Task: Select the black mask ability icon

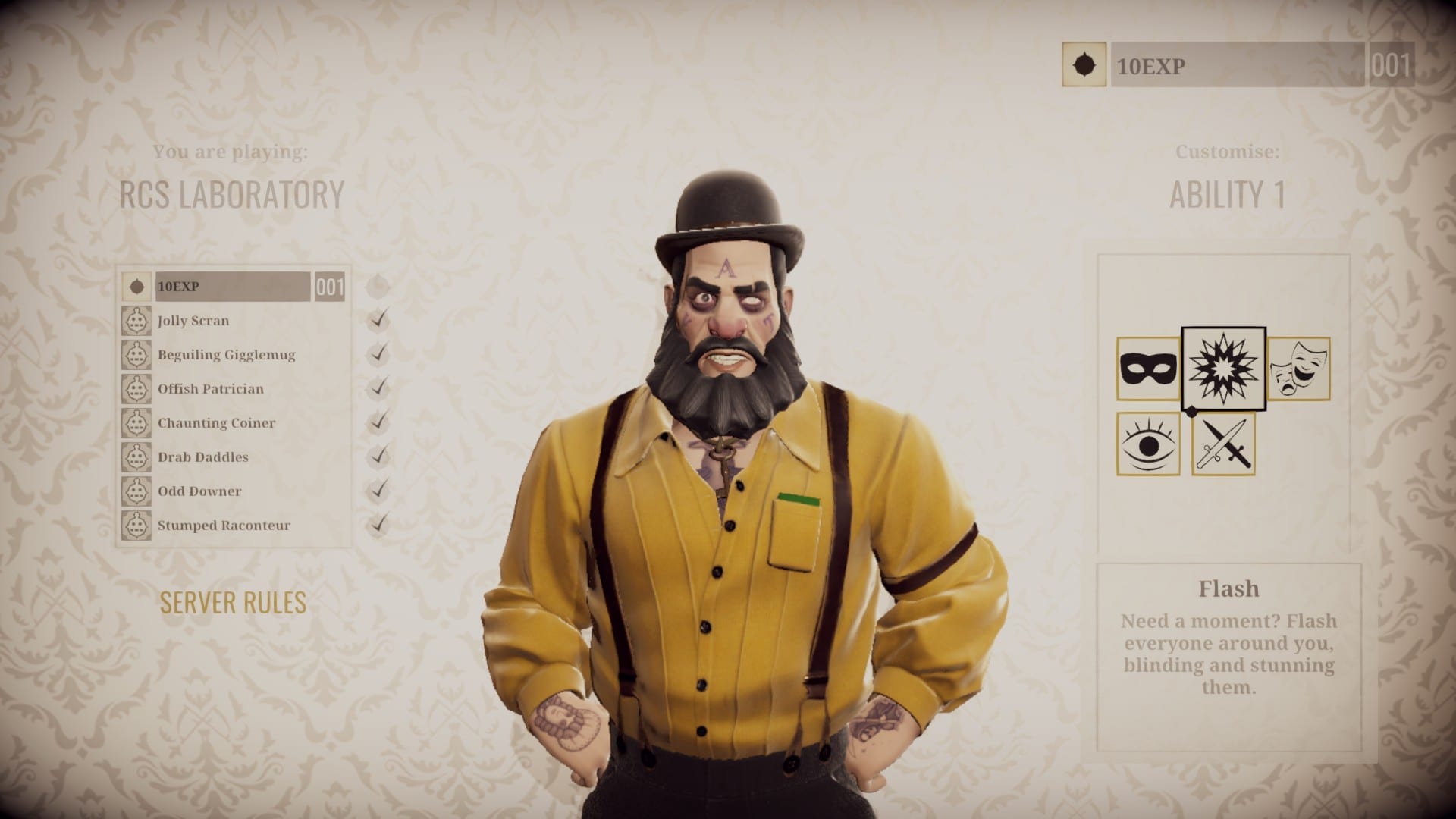Action: pyautogui.click(x=1147, y=369)
